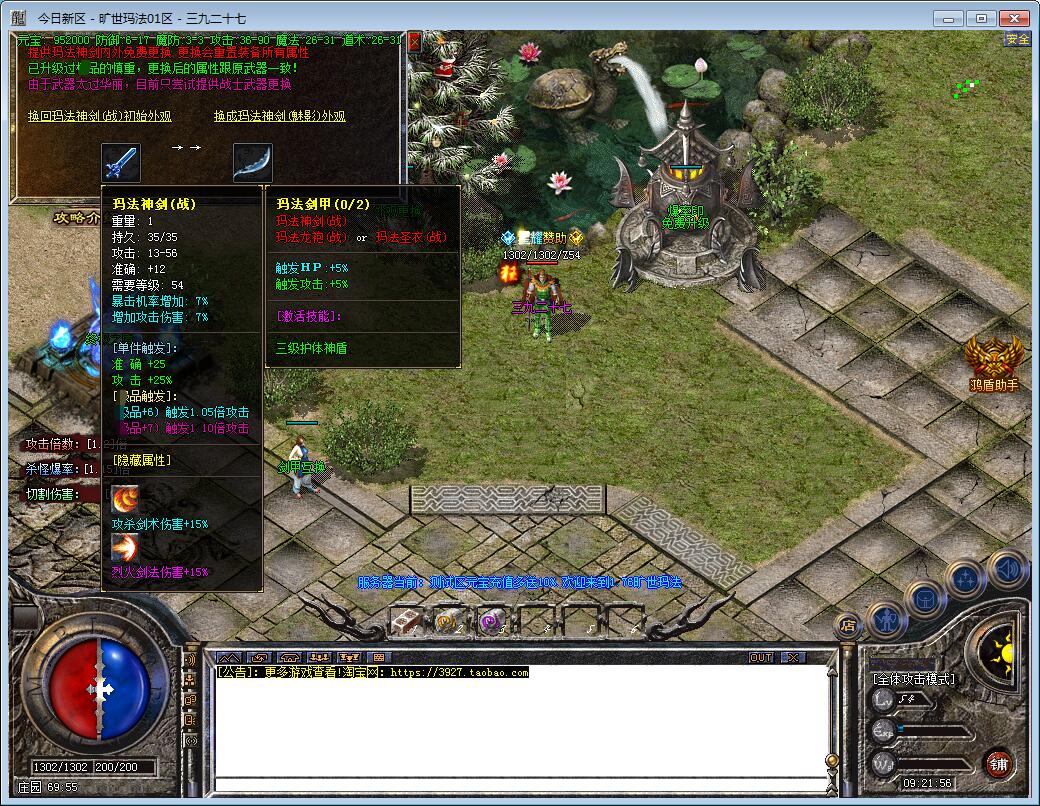
Task: Open the skills panel star icon
Action: (x=966, y=578)
